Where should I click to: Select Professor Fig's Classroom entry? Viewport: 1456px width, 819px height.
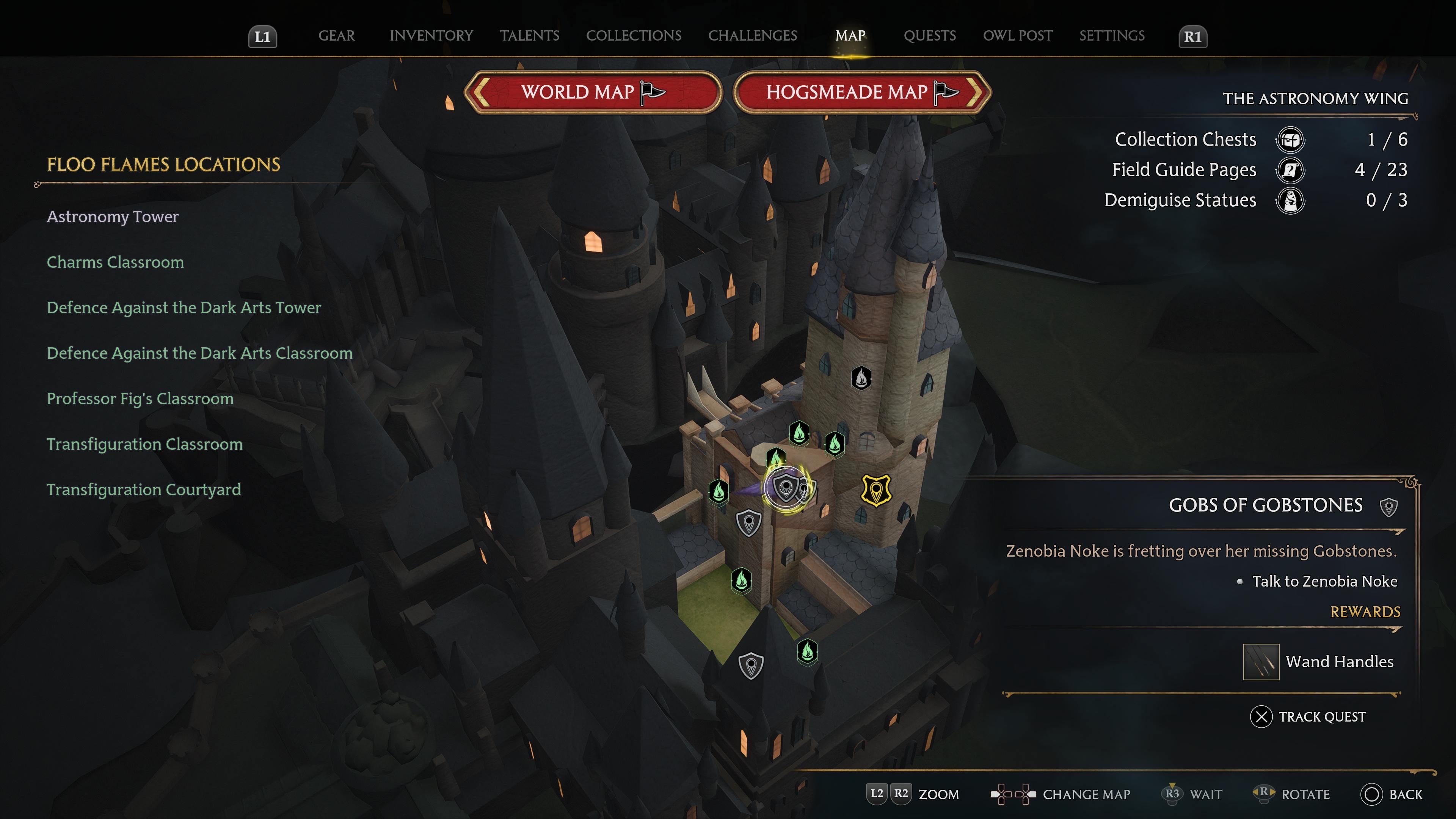pyautogui.click(x=140, y=399)
